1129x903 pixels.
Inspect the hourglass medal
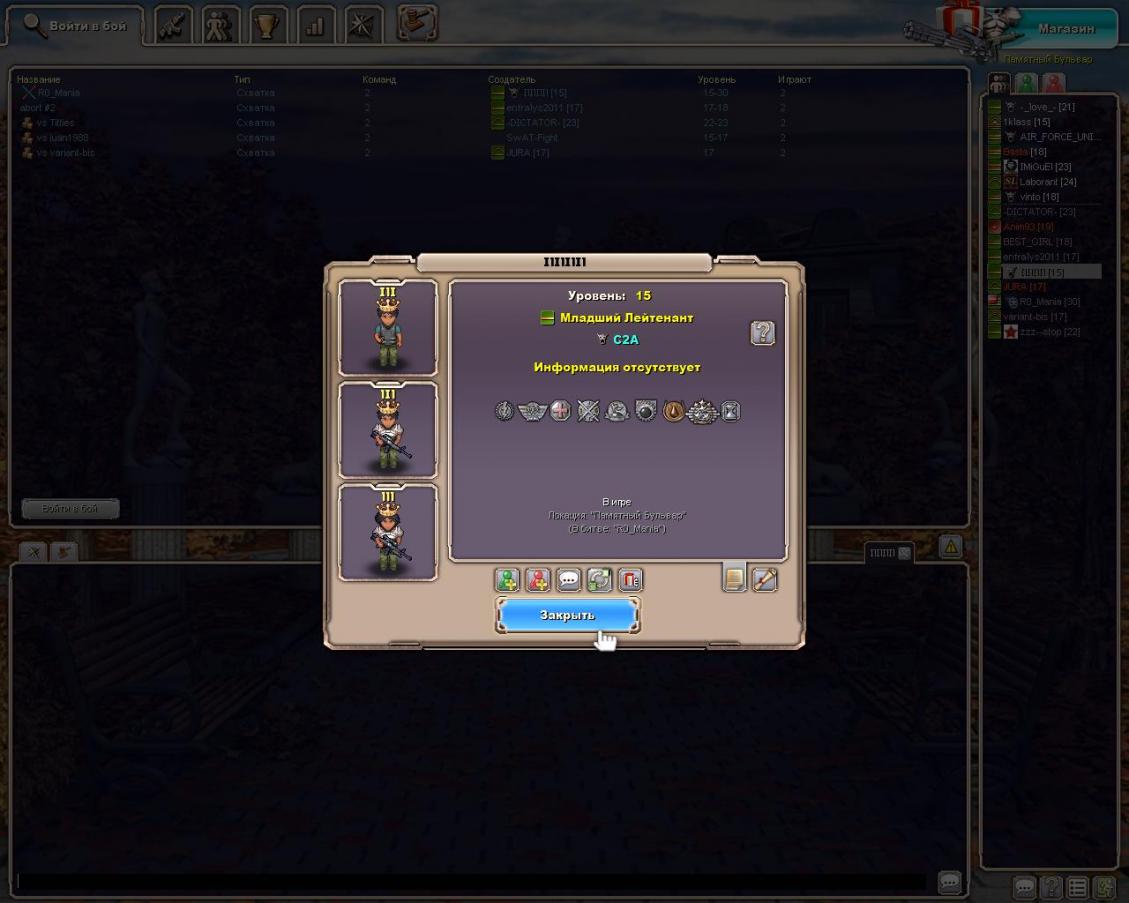(731, 411)
